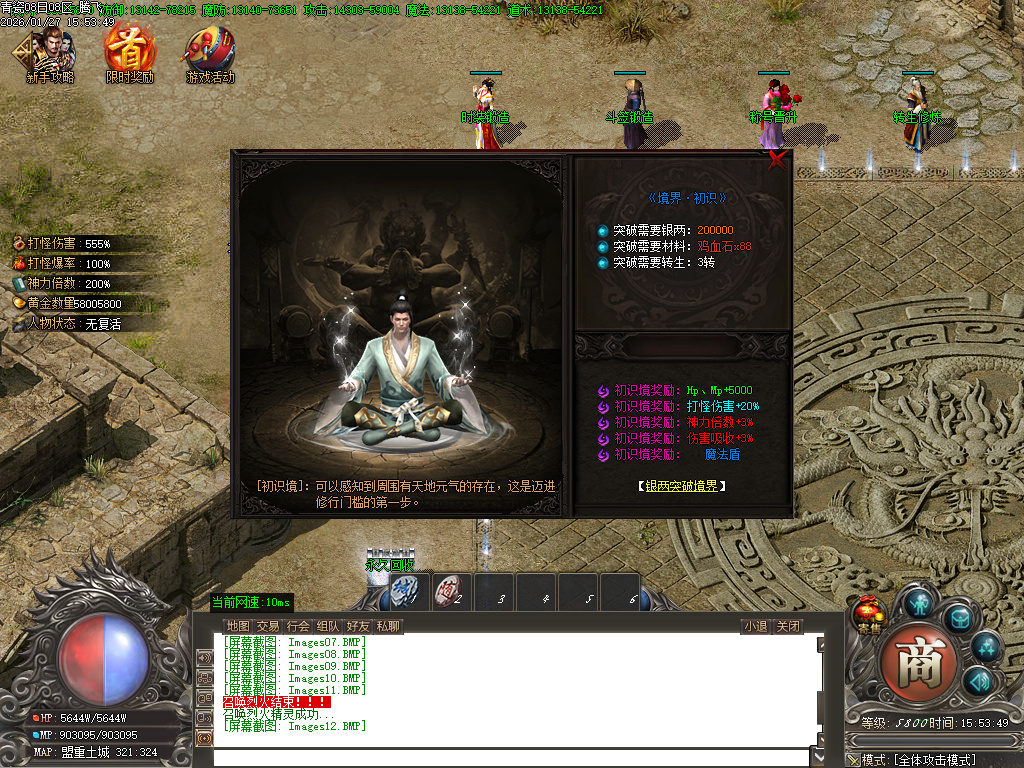Open the 寄售 consignment money bag
1024x768 pixels.
coord(867,614)
